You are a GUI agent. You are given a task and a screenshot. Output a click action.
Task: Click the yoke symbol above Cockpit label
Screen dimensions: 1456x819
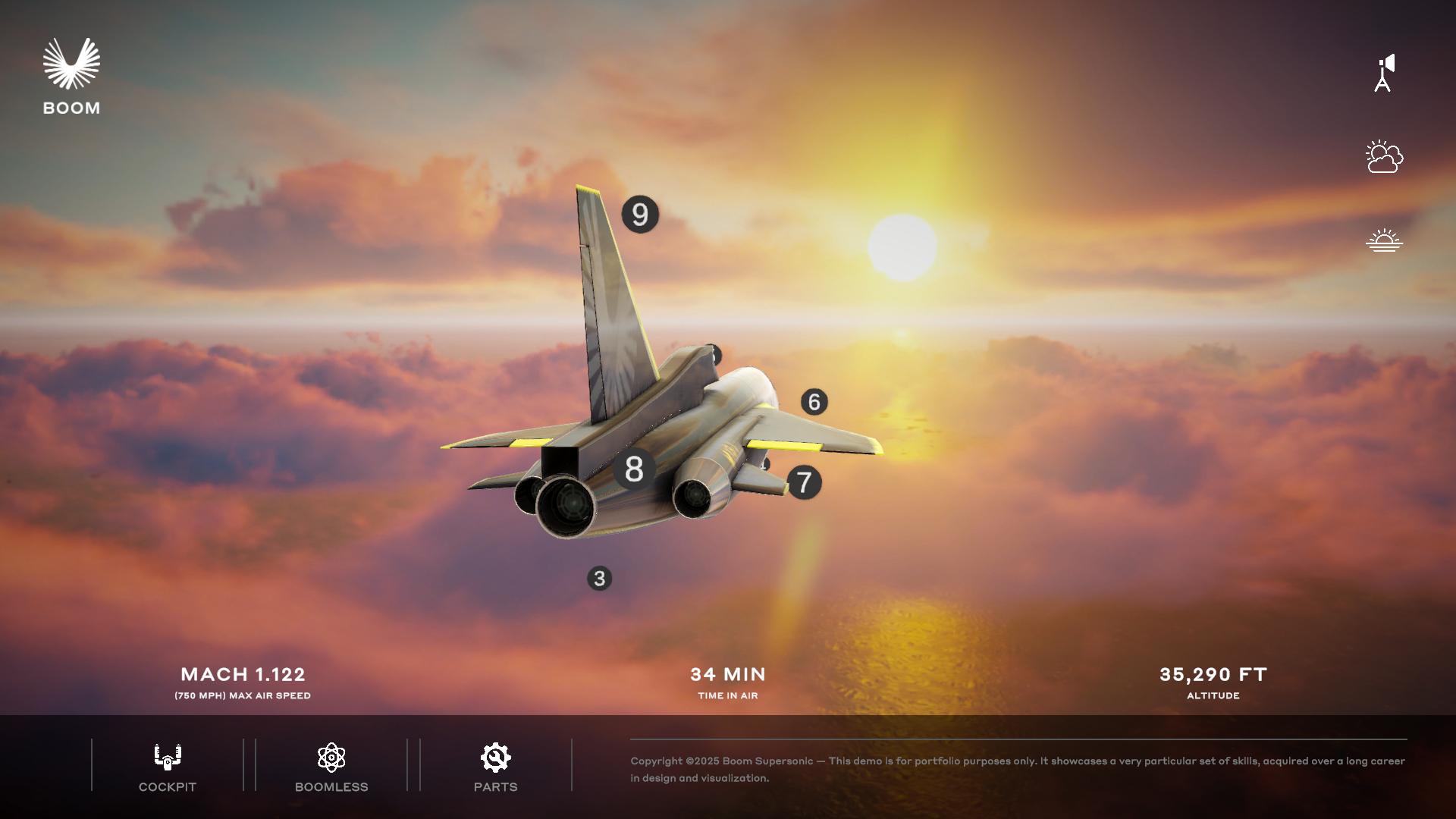coord(166,756)
